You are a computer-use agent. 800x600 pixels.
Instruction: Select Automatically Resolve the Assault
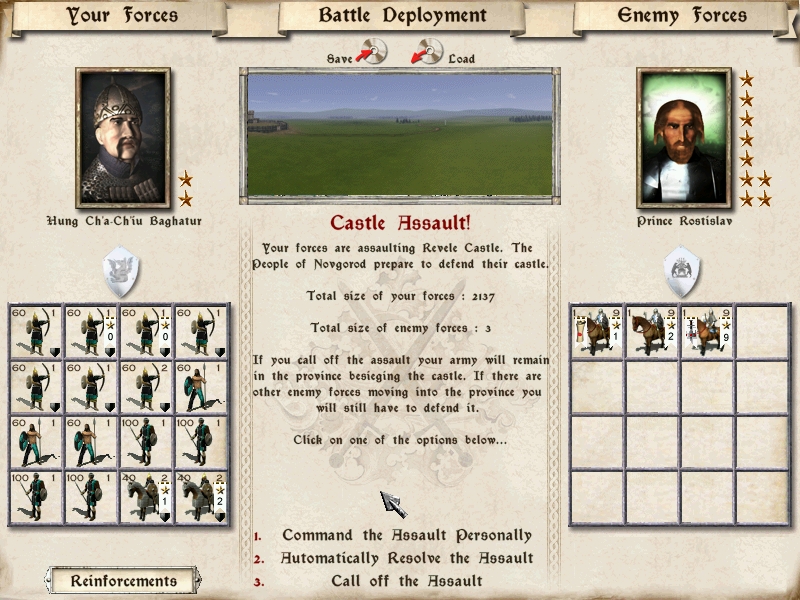coord(406,558)
